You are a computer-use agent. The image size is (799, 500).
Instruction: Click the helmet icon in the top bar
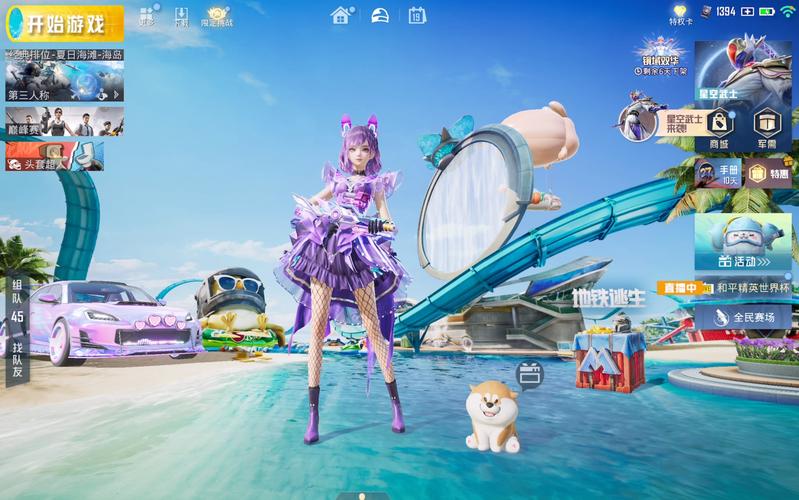[x=380, y=15]
